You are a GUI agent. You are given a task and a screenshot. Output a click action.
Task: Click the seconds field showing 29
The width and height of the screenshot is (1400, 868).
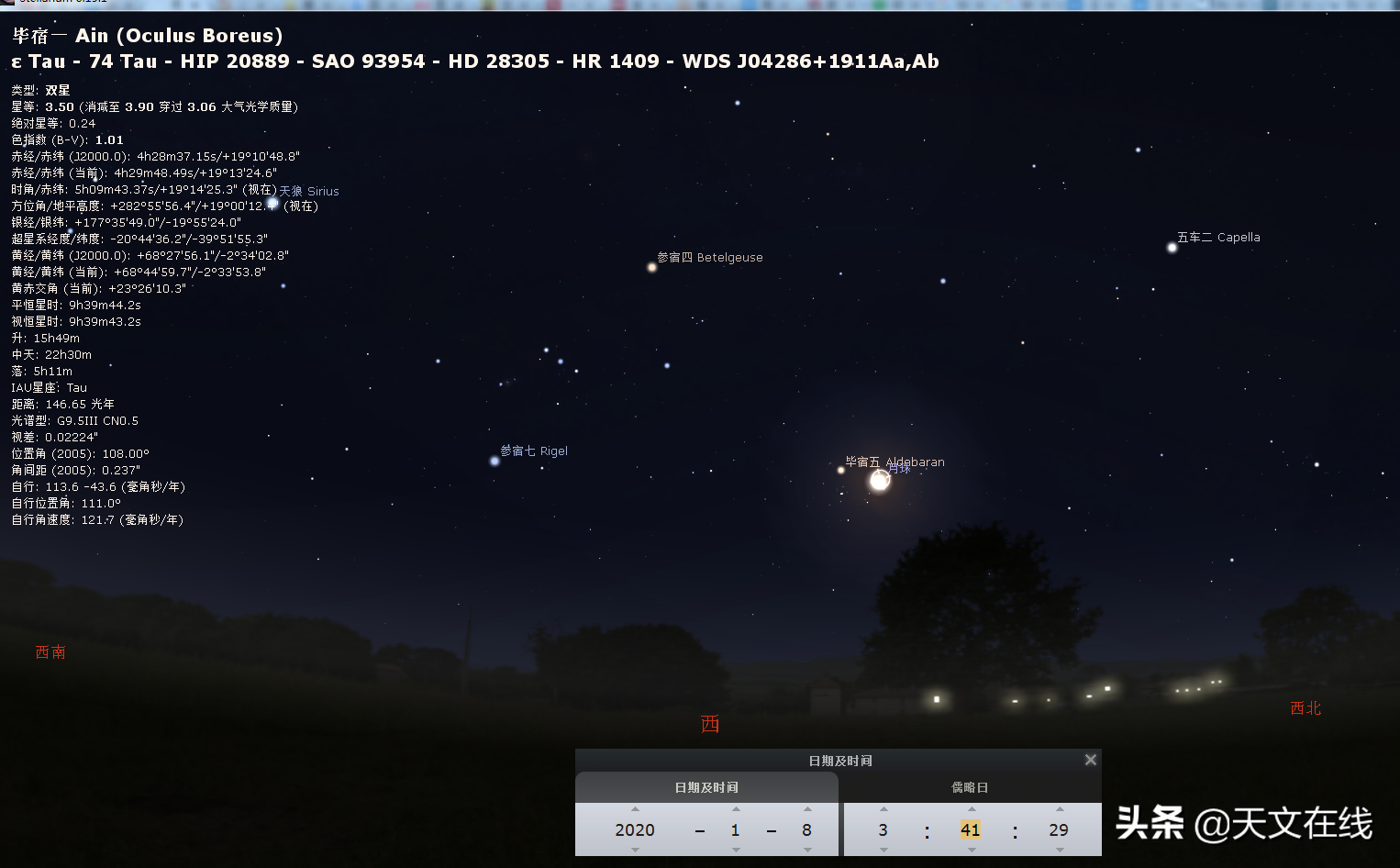pyautogui.click(x=1059, y=829)
